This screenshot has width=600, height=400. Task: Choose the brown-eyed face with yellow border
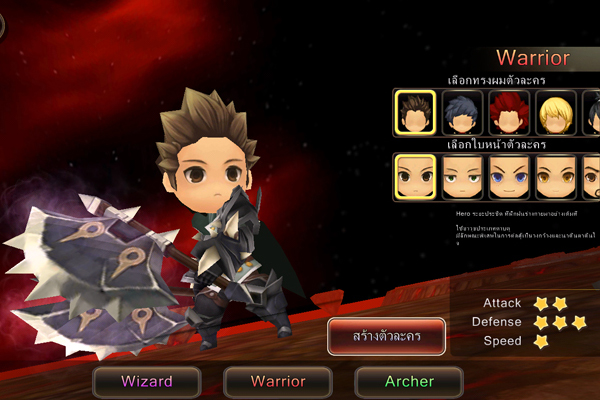[x=414, y=176]
